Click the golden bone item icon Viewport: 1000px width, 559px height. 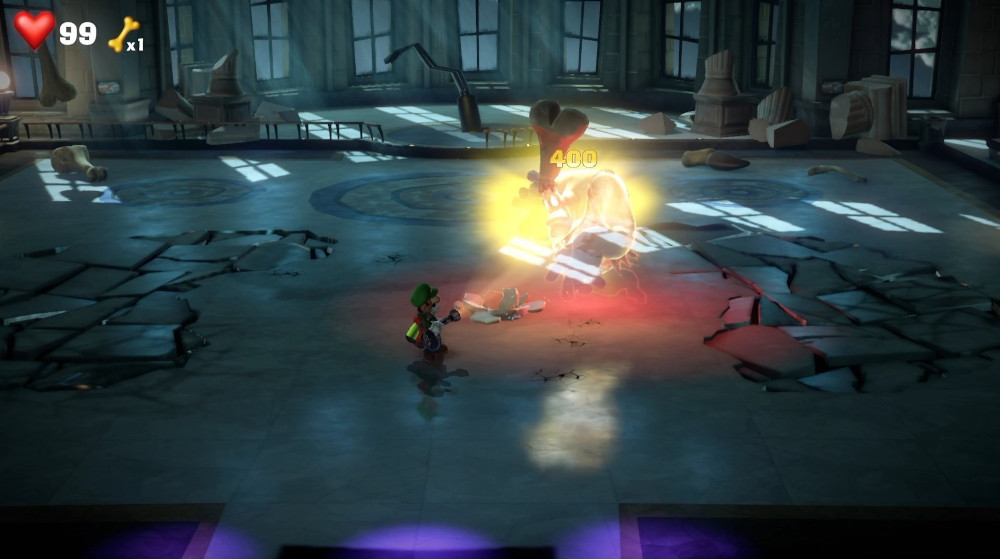pyautogui.click(x=122, y=35)
